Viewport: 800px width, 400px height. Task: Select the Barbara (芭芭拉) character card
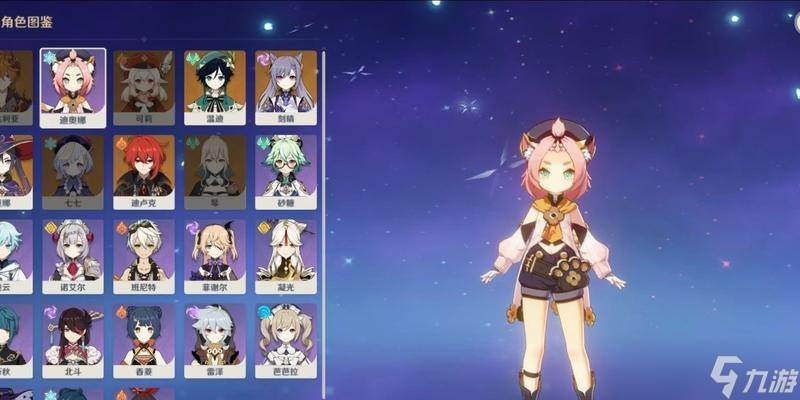click(285, 338)
